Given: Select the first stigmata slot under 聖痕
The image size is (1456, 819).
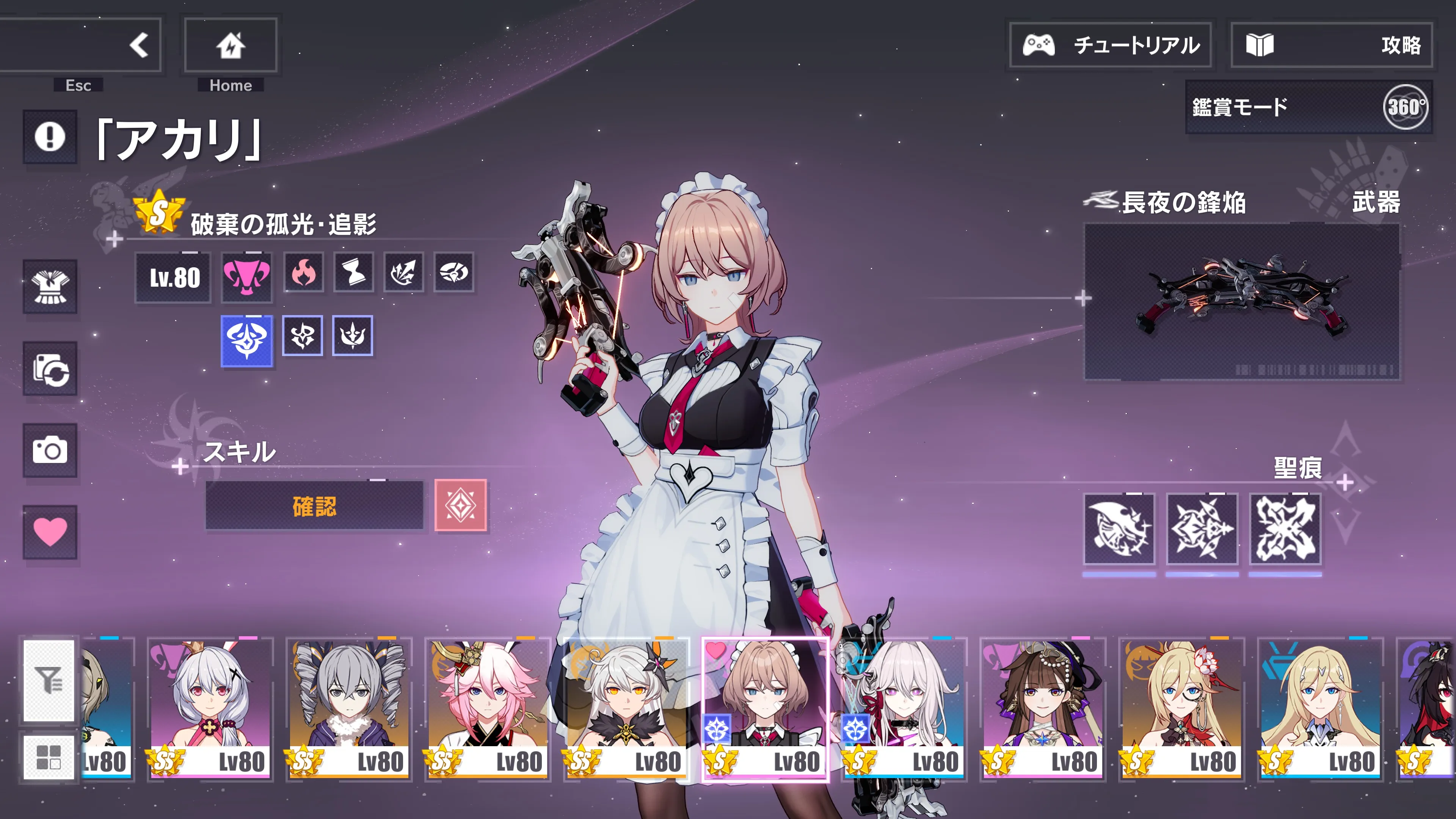Looking at the screenshot, I should (x=1119, y=529).
